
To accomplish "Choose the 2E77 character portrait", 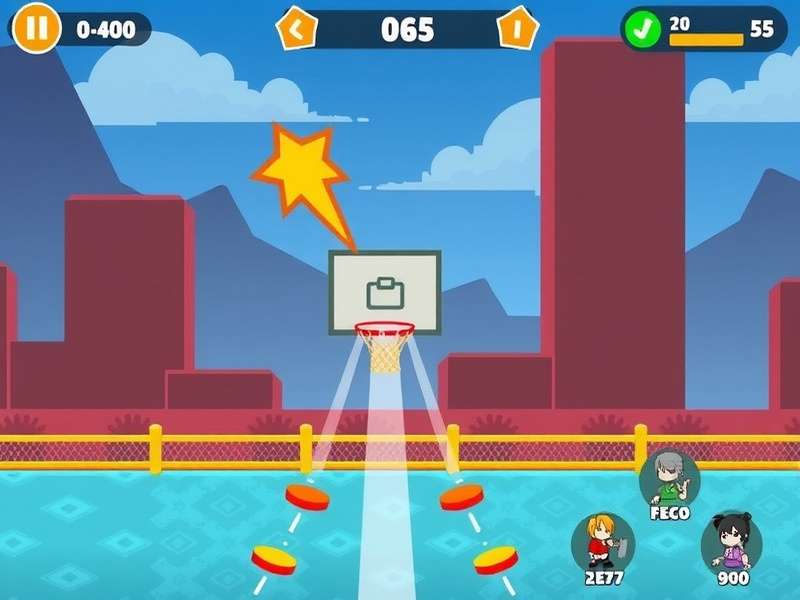I will [603, 542].
